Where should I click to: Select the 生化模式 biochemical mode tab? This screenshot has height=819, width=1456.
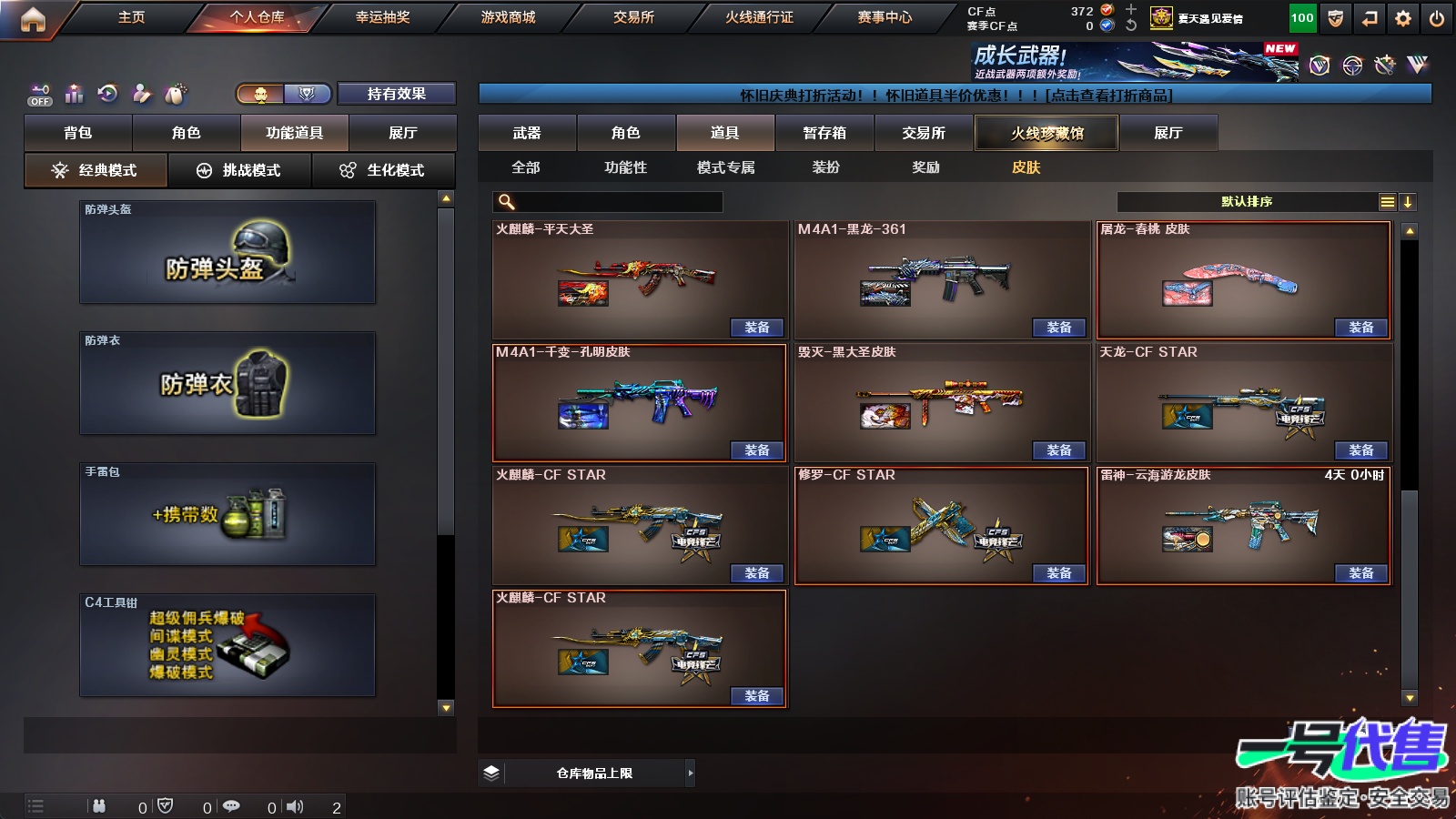383,170
